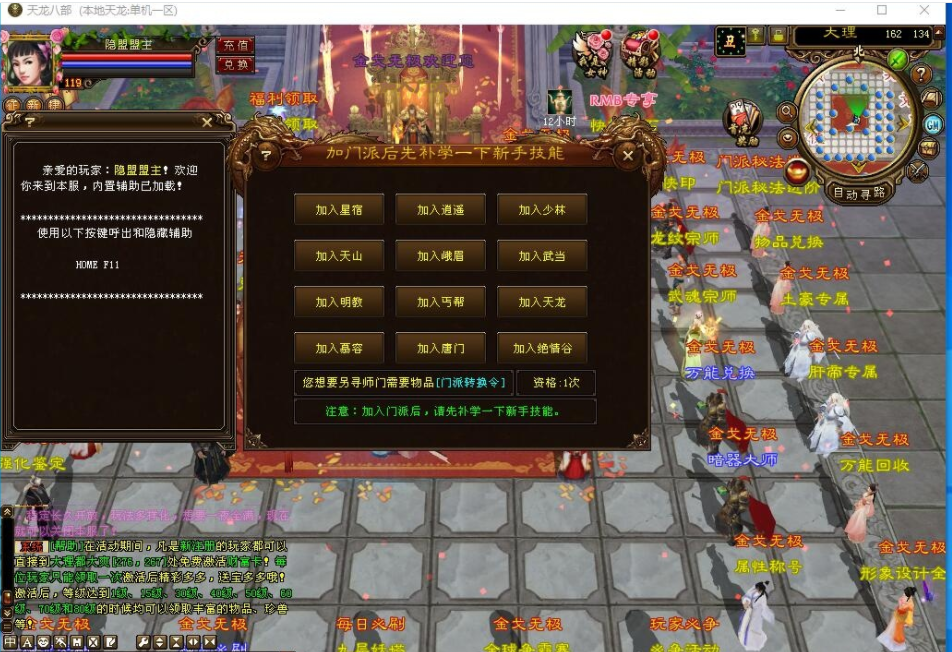This screenshot has width=952, height=652.
Task: Join the 峨眉 sect
Action: 440,256
